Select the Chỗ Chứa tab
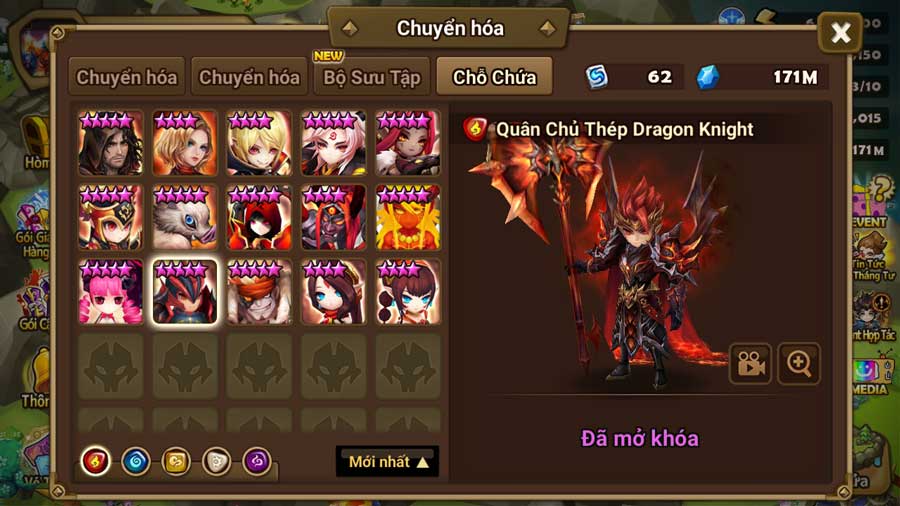The image size is (900, 506). pos(494,77)
